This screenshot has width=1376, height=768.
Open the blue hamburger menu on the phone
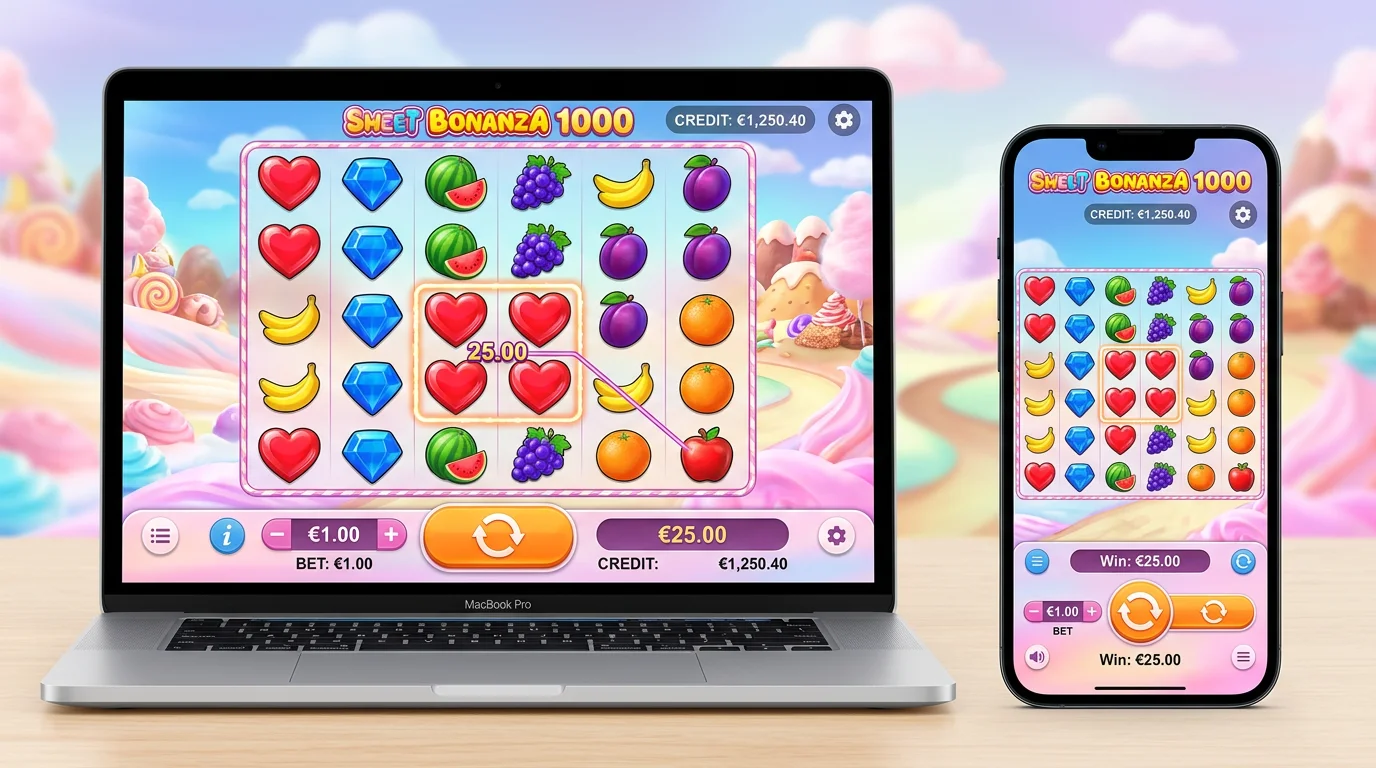click(x=1037, y=561)
